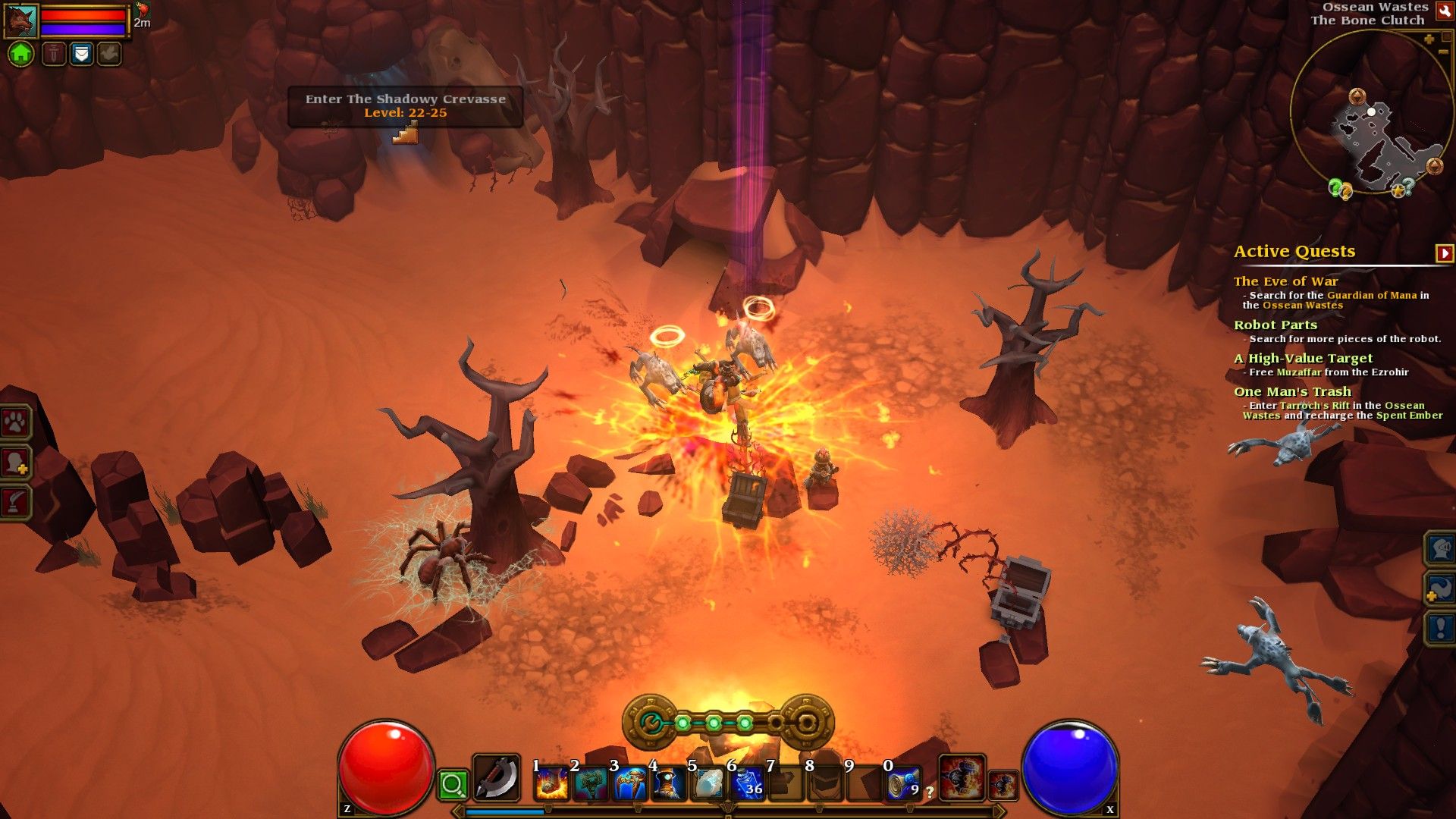Screen dimensions: 1456x819
Task: Click the large right-click fire skill icon
Action: click(962, 778)
